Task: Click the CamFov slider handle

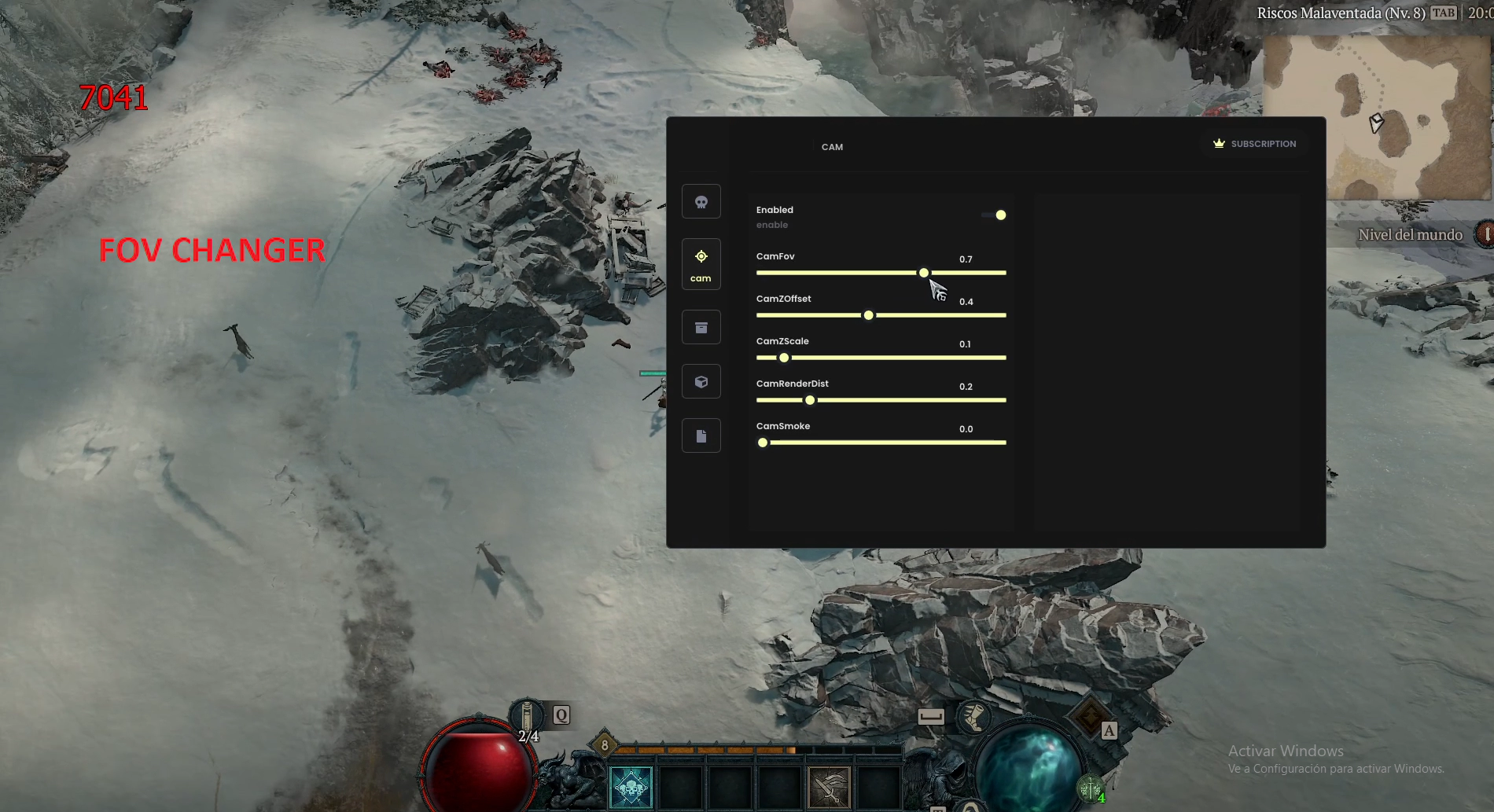Action: point(924,273)
